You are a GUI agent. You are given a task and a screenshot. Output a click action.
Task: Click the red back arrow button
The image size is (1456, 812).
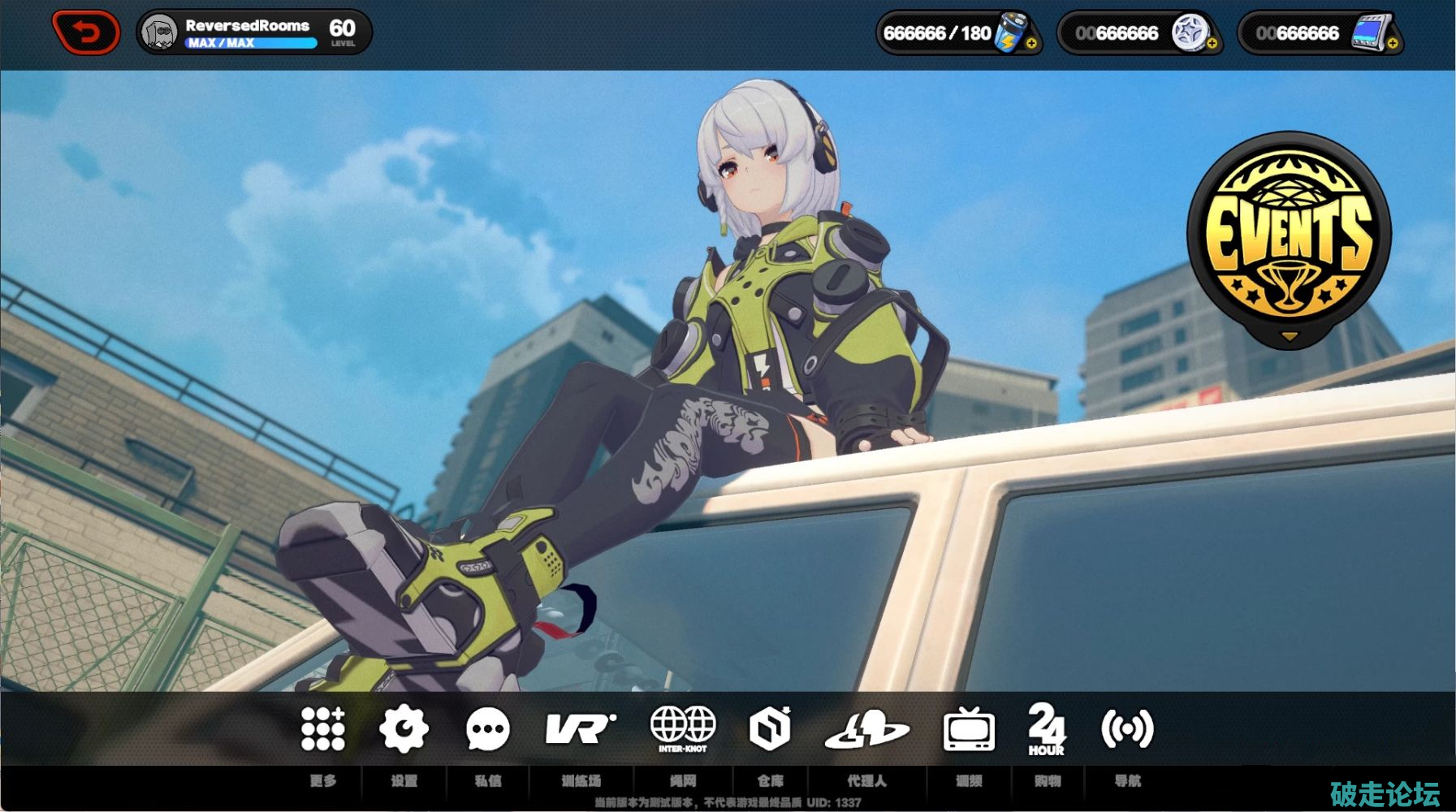[x=86, y=32]
